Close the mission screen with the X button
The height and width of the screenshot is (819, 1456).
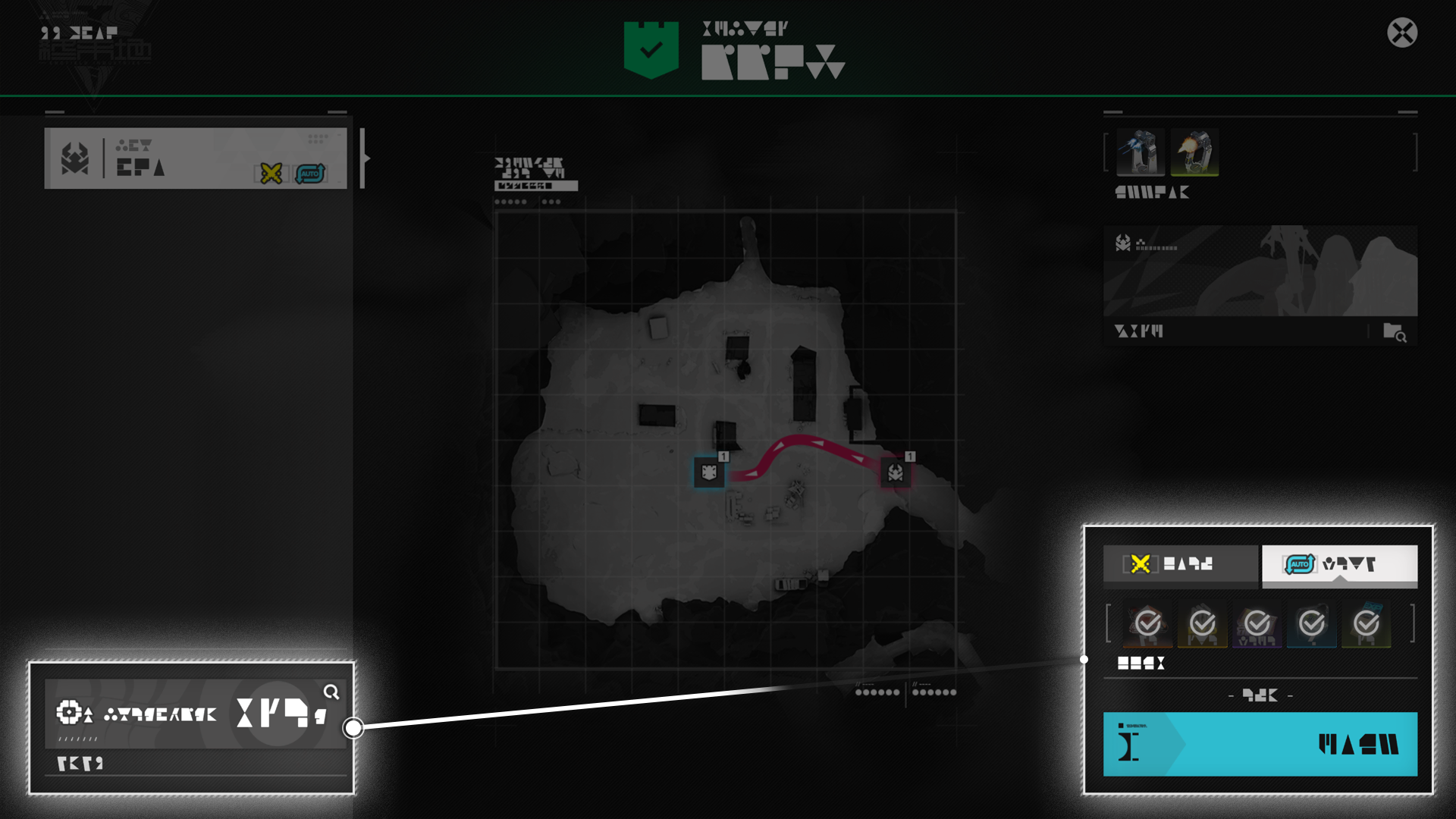point(1402,33)
